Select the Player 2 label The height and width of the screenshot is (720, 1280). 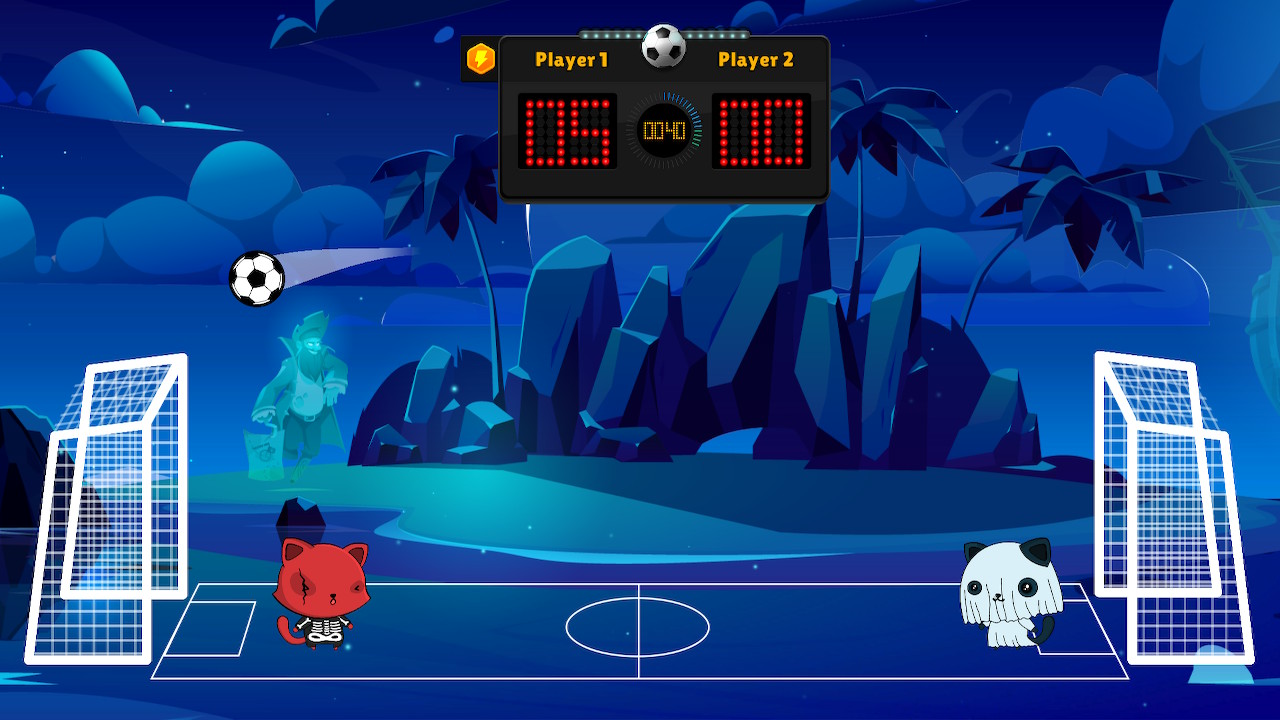757,60
